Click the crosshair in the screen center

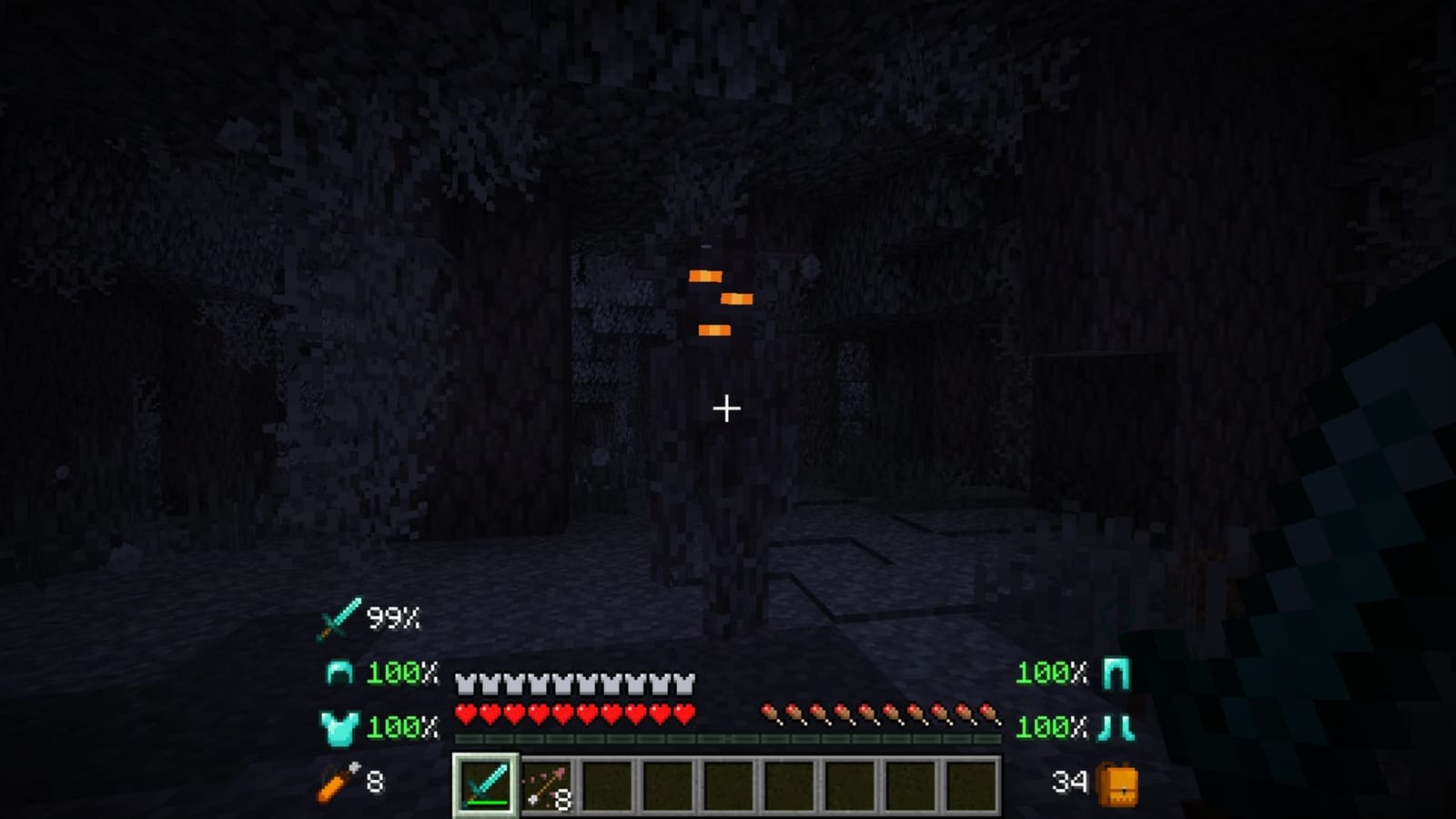pos(728,409)
